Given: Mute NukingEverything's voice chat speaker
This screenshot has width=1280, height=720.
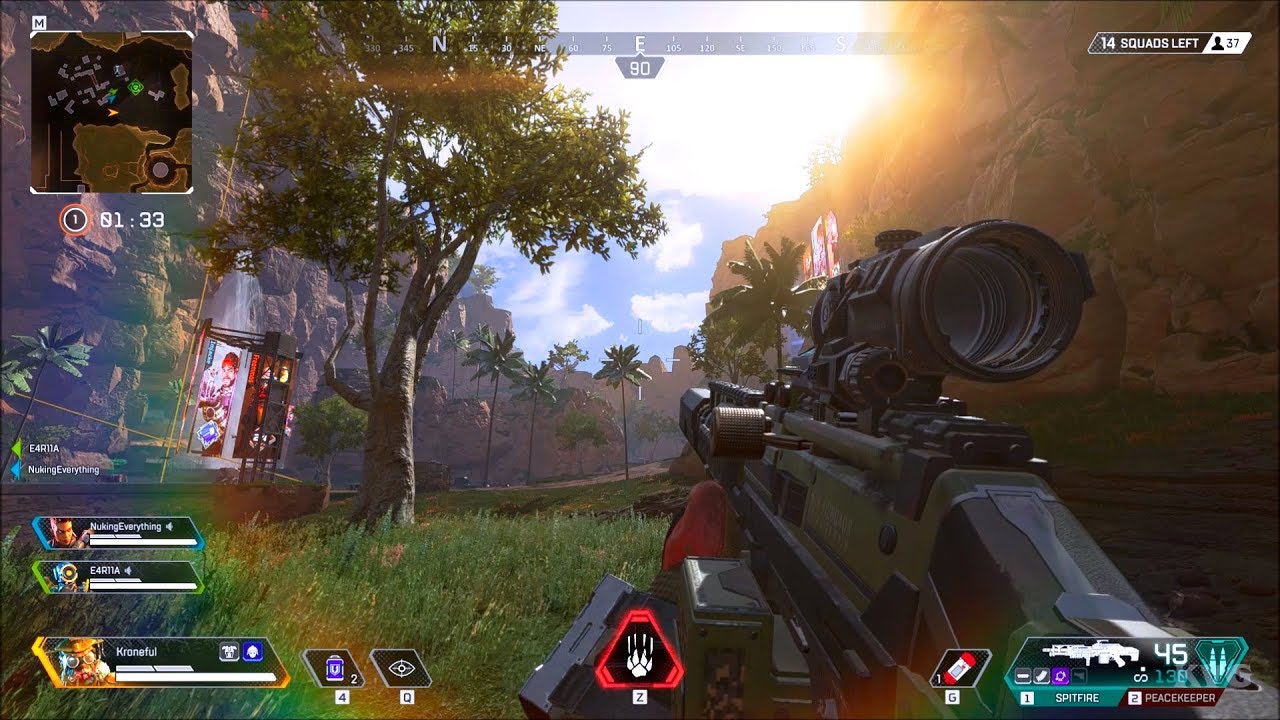Looking at the screenshot, I should [169, 527].
